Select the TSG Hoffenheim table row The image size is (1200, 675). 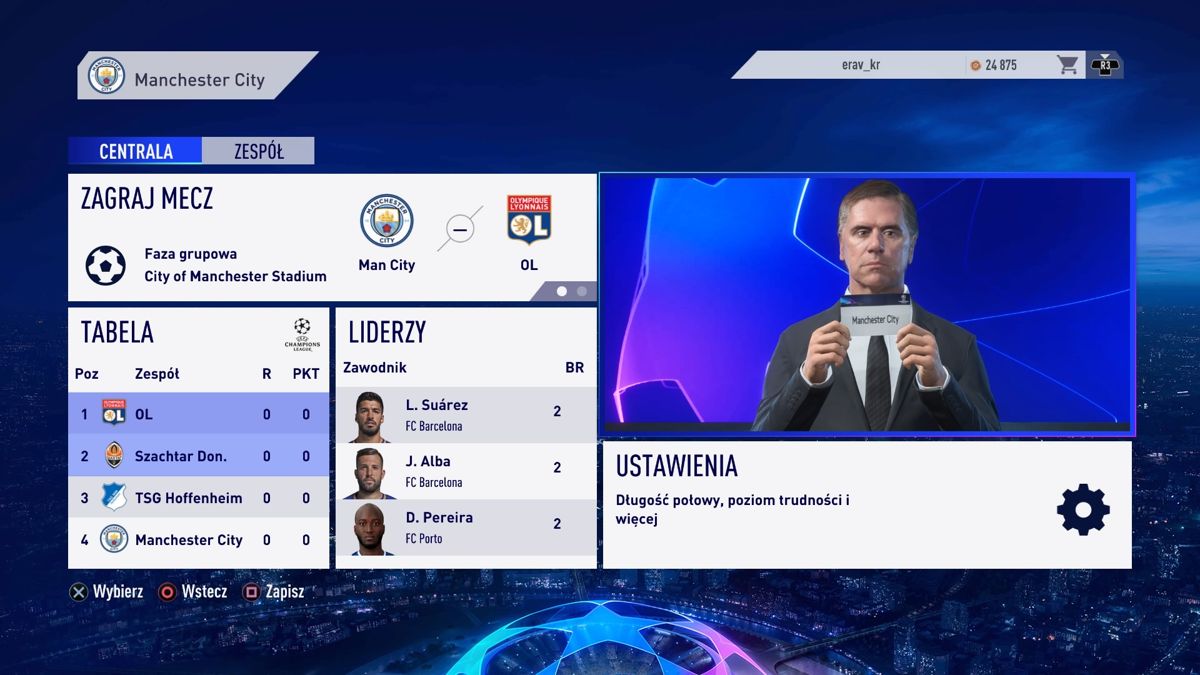pos(198,498)
